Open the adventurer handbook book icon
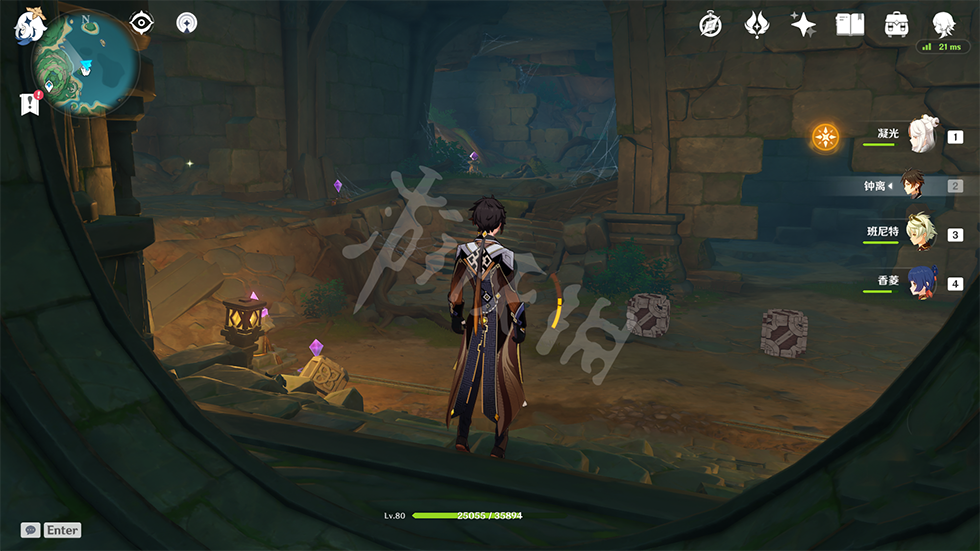 [x=849, y=25]
